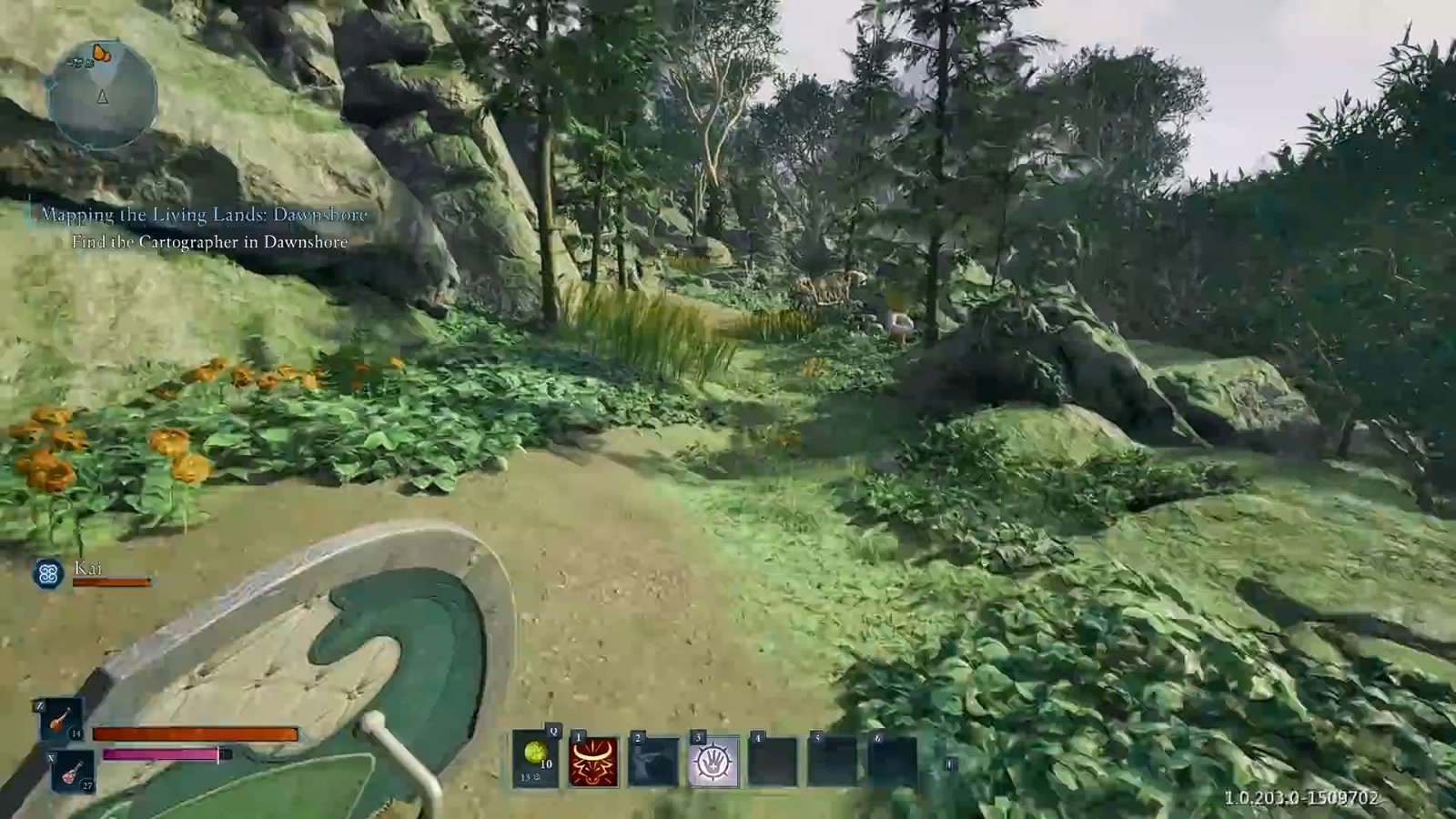Activate the white hand ability
1456x819 pixels.
point(713,761)
